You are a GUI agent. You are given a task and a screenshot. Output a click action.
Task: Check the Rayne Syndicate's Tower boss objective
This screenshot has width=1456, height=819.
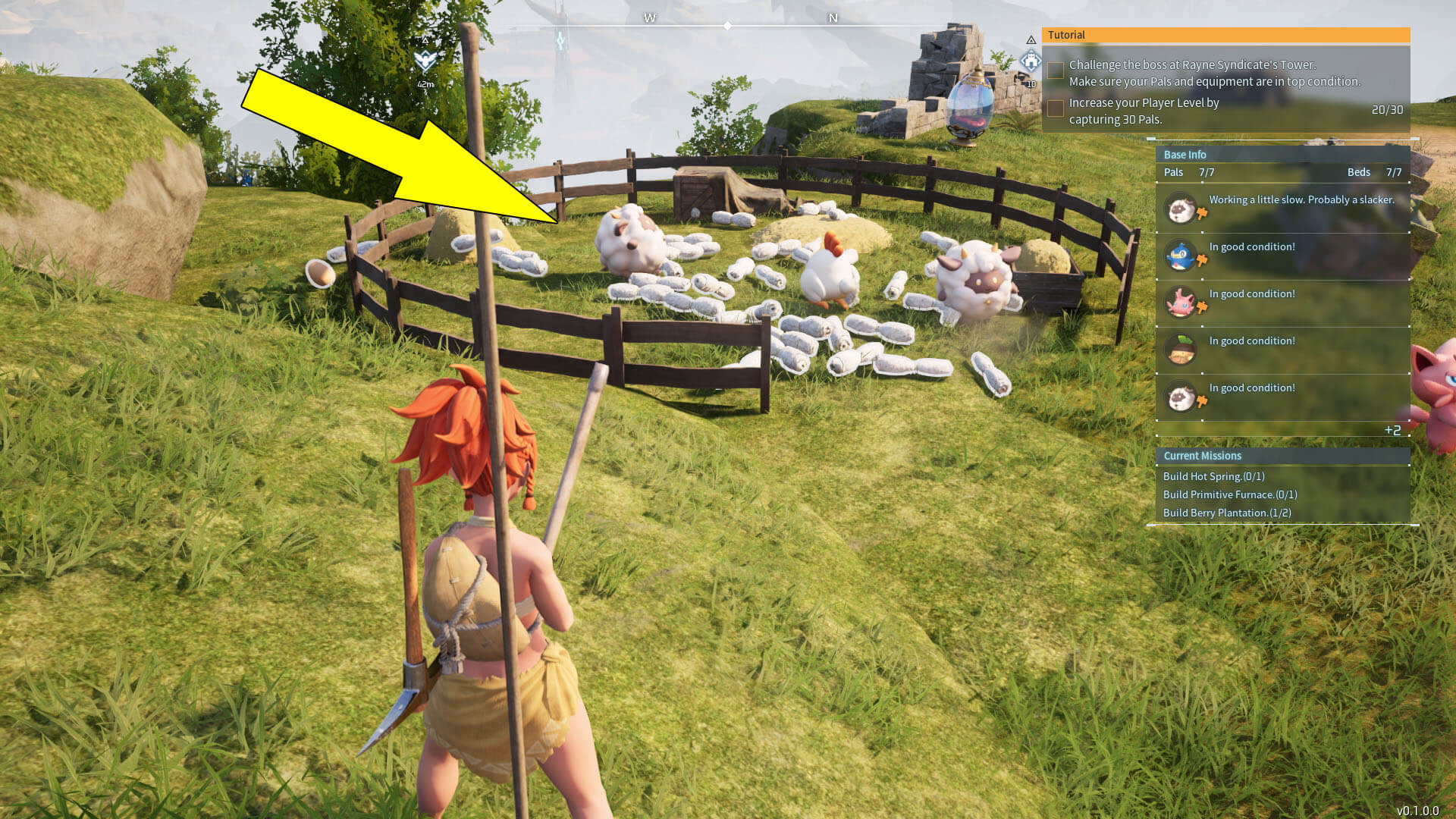(1054, 70)
